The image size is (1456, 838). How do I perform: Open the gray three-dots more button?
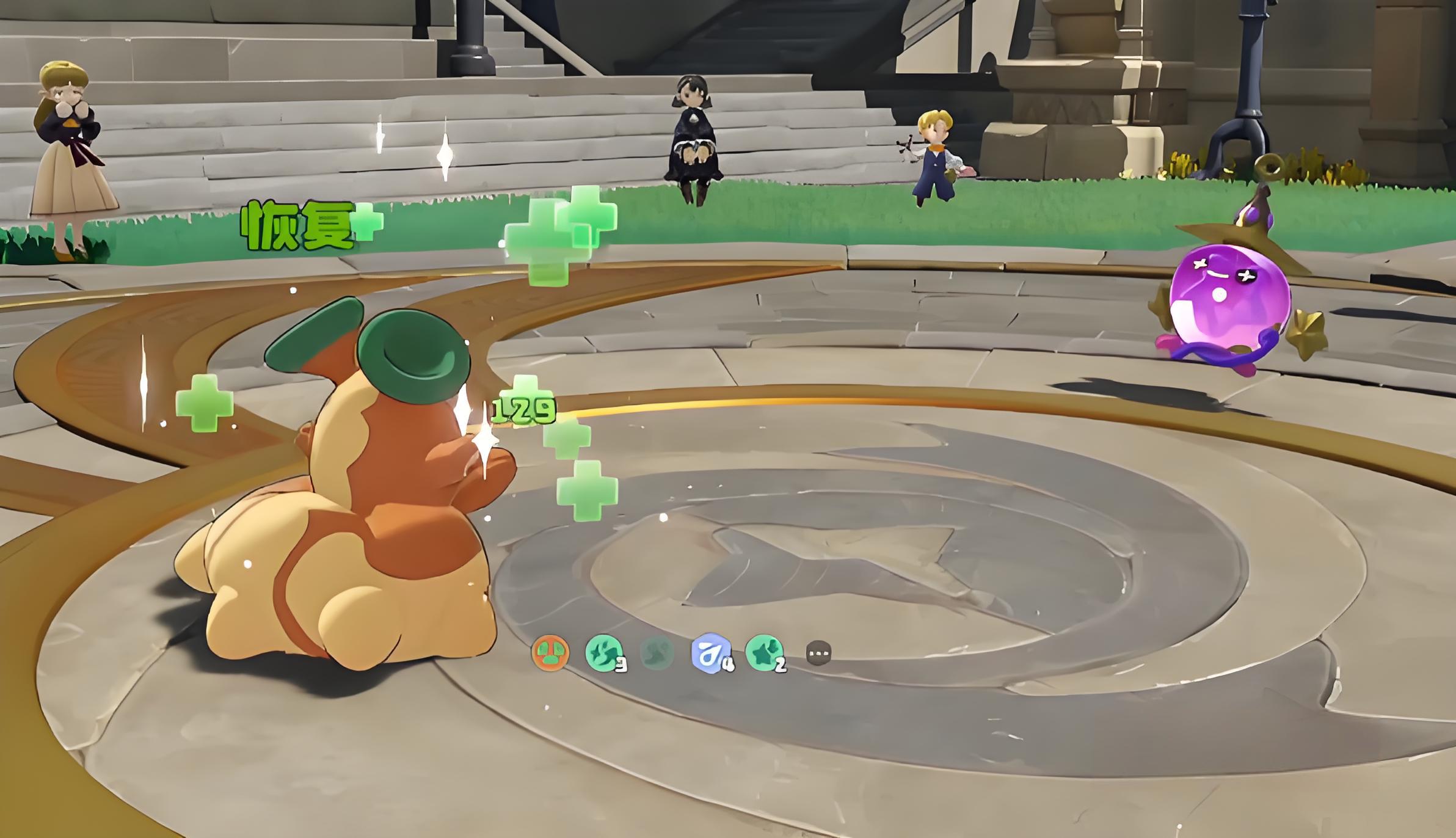[x=818, y=653]
